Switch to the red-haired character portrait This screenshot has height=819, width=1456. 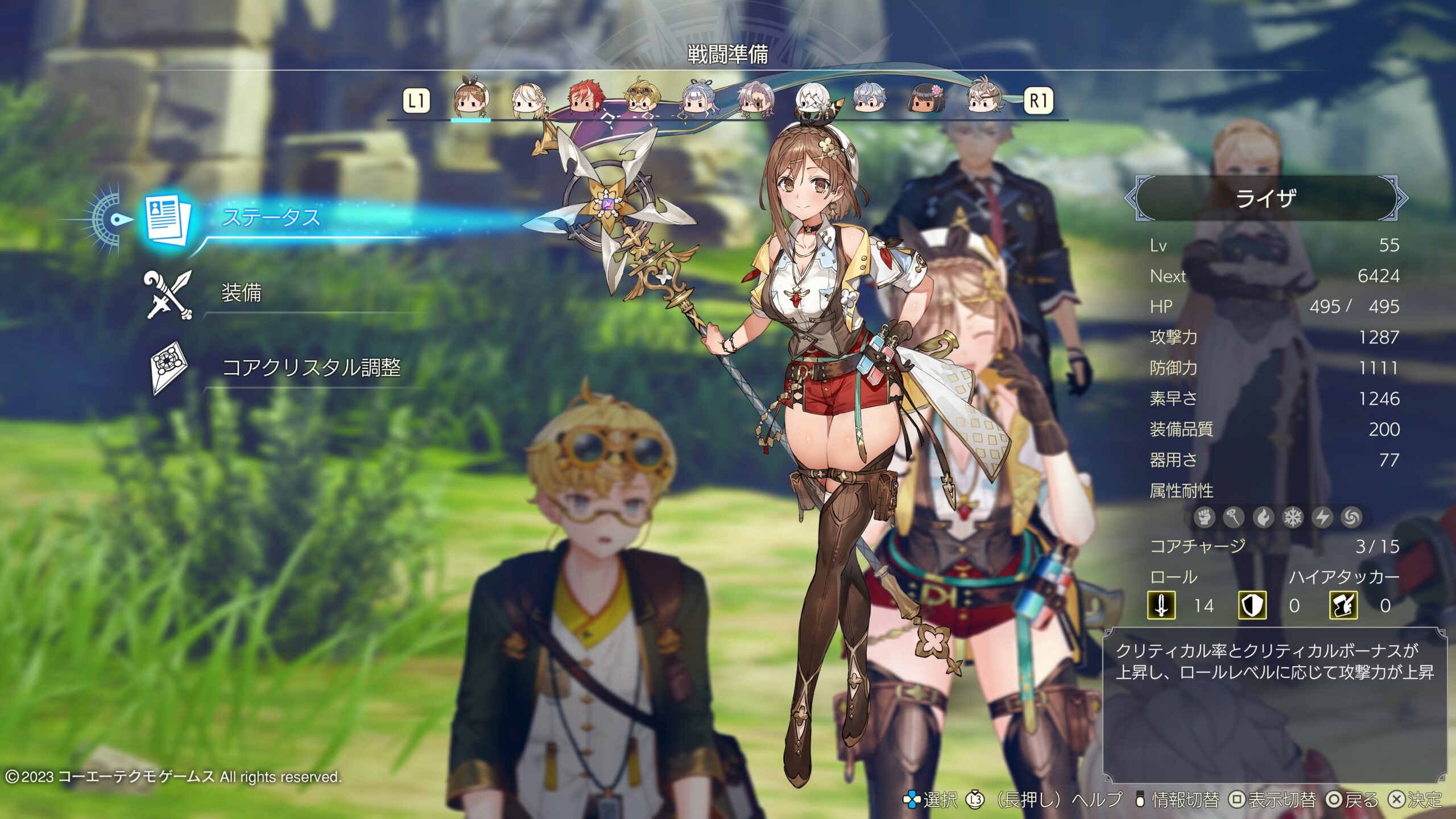click(585, 100)
